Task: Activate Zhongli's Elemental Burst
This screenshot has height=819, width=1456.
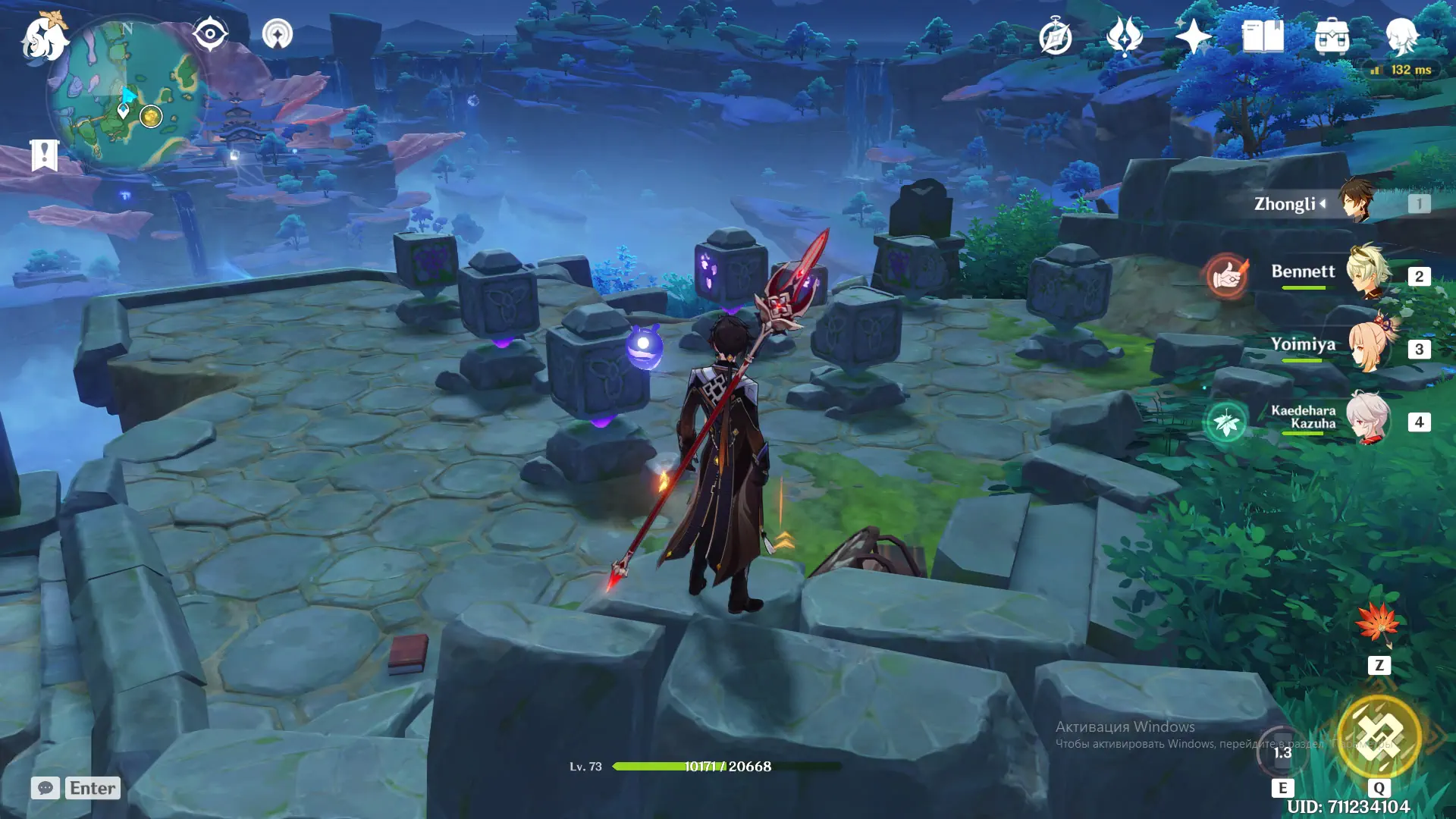Action: [1379, 735]
